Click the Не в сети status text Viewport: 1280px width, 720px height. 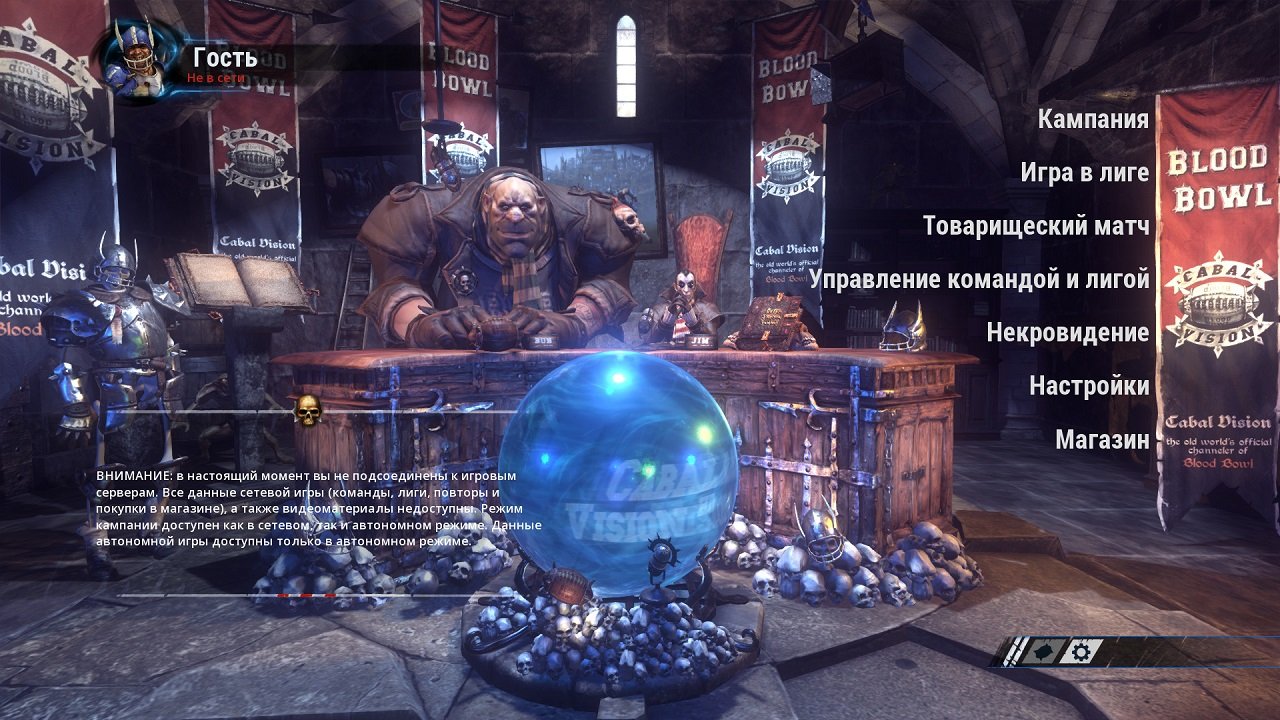[216, 75]
